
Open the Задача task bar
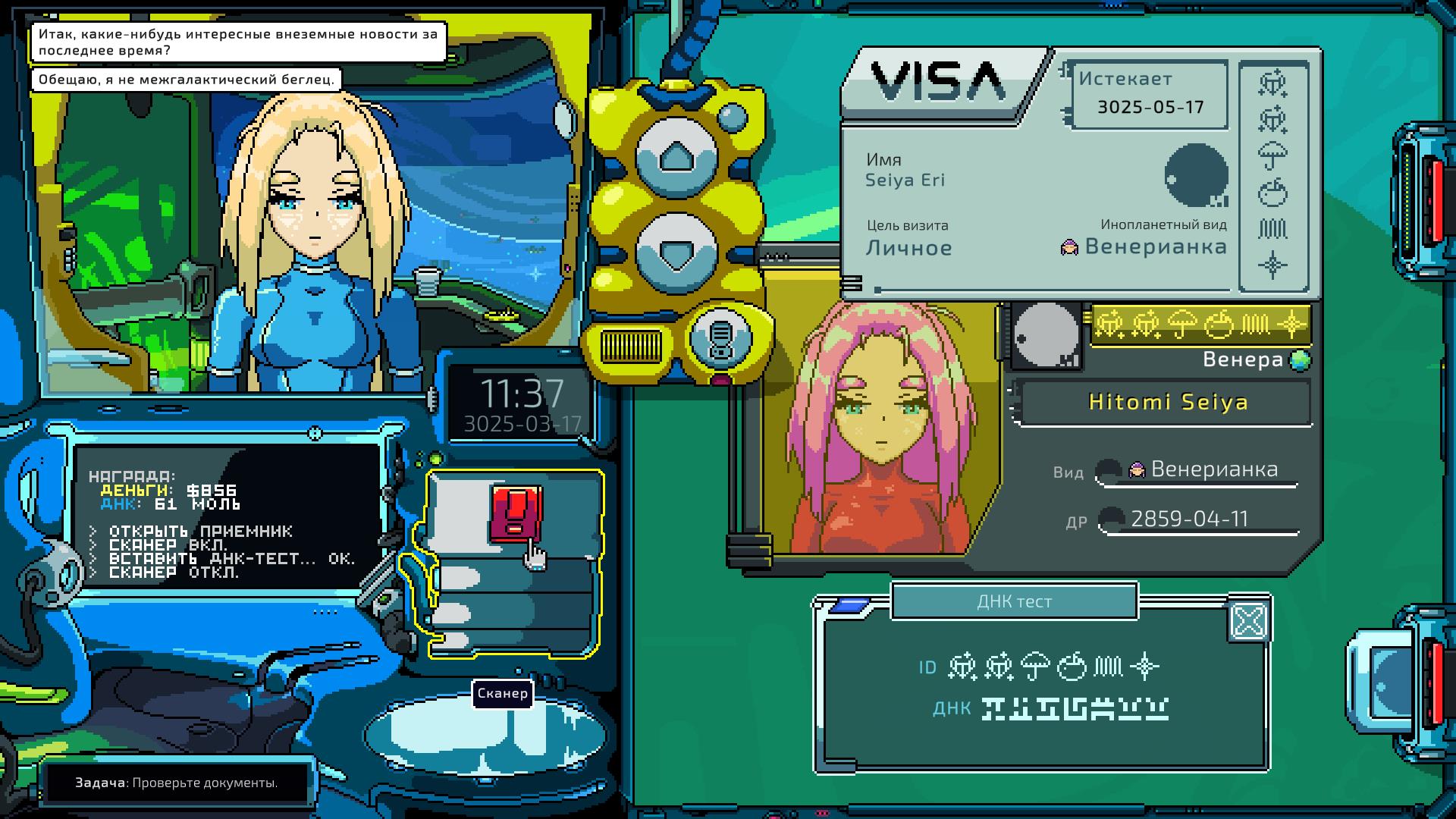coord(177,783)
